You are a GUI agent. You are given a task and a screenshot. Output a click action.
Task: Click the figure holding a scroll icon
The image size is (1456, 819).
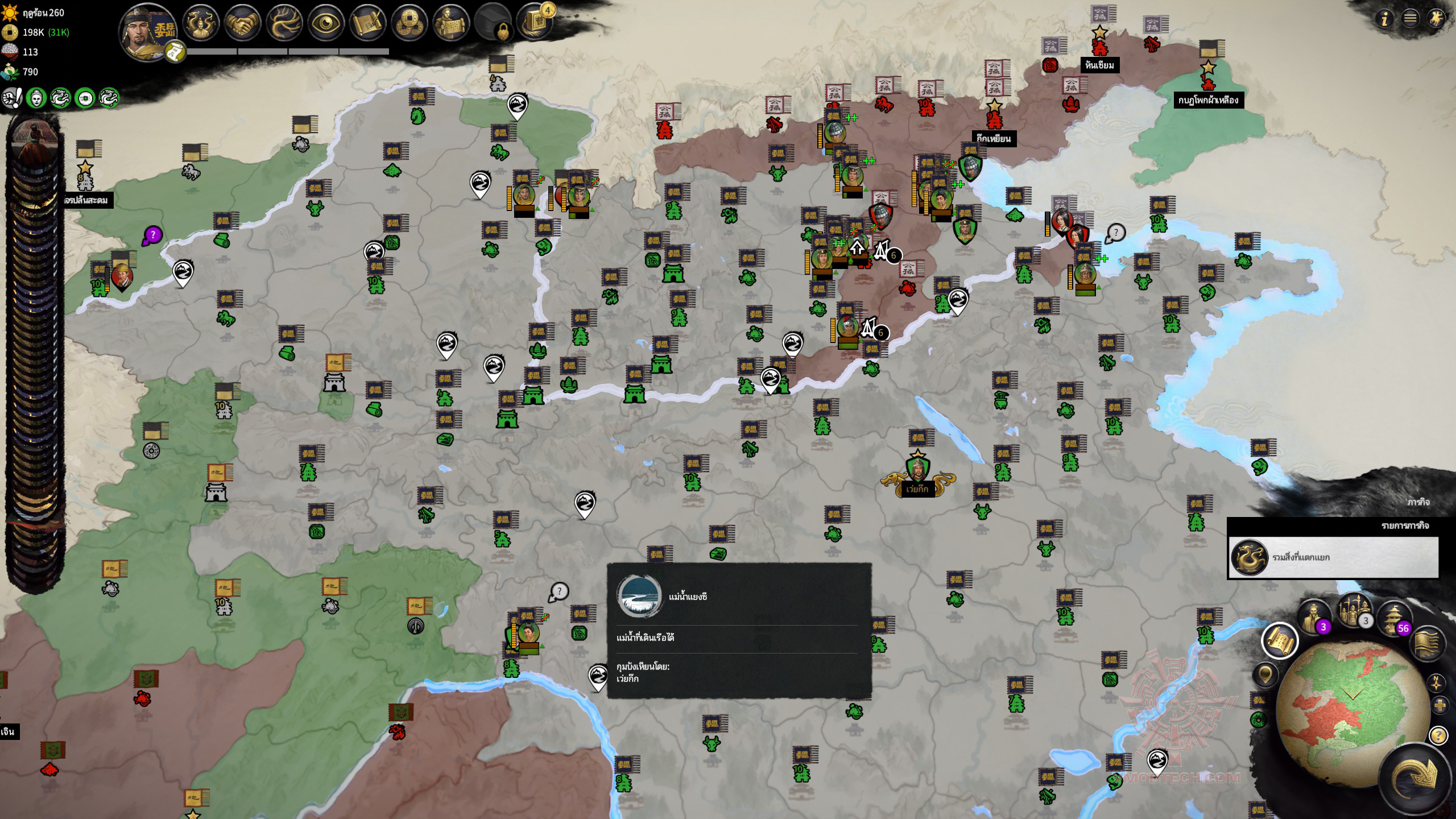(x=450, y=24)
